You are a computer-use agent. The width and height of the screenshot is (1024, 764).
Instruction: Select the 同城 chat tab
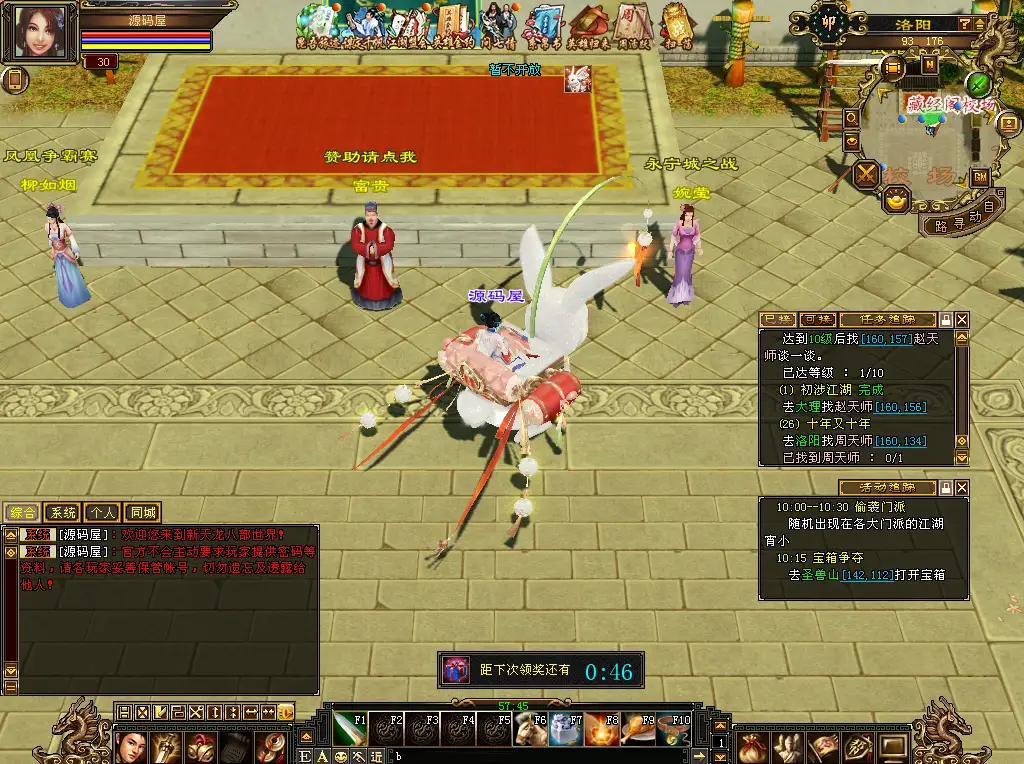point(141,513)
